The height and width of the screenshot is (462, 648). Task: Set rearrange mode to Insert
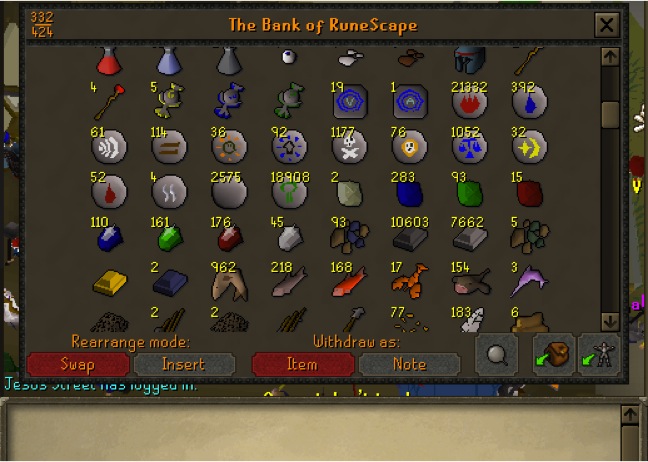point(183,364)
